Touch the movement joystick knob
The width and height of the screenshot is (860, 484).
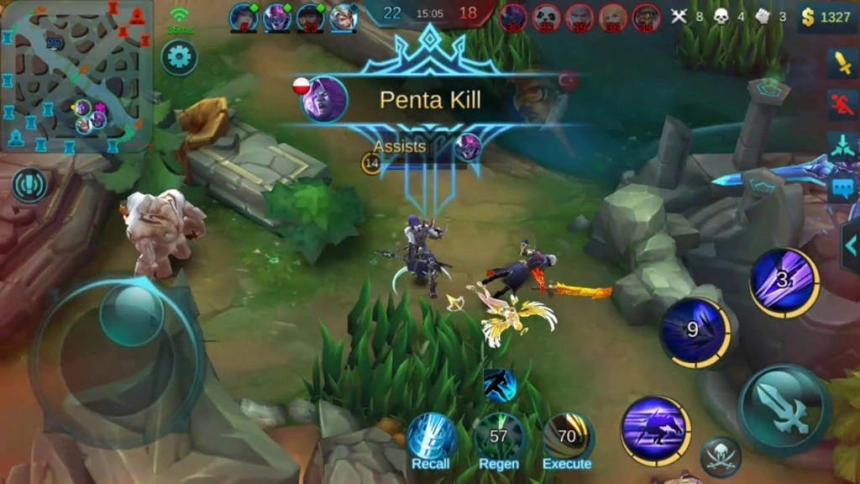pyautogui.click(x=130, y=315)
